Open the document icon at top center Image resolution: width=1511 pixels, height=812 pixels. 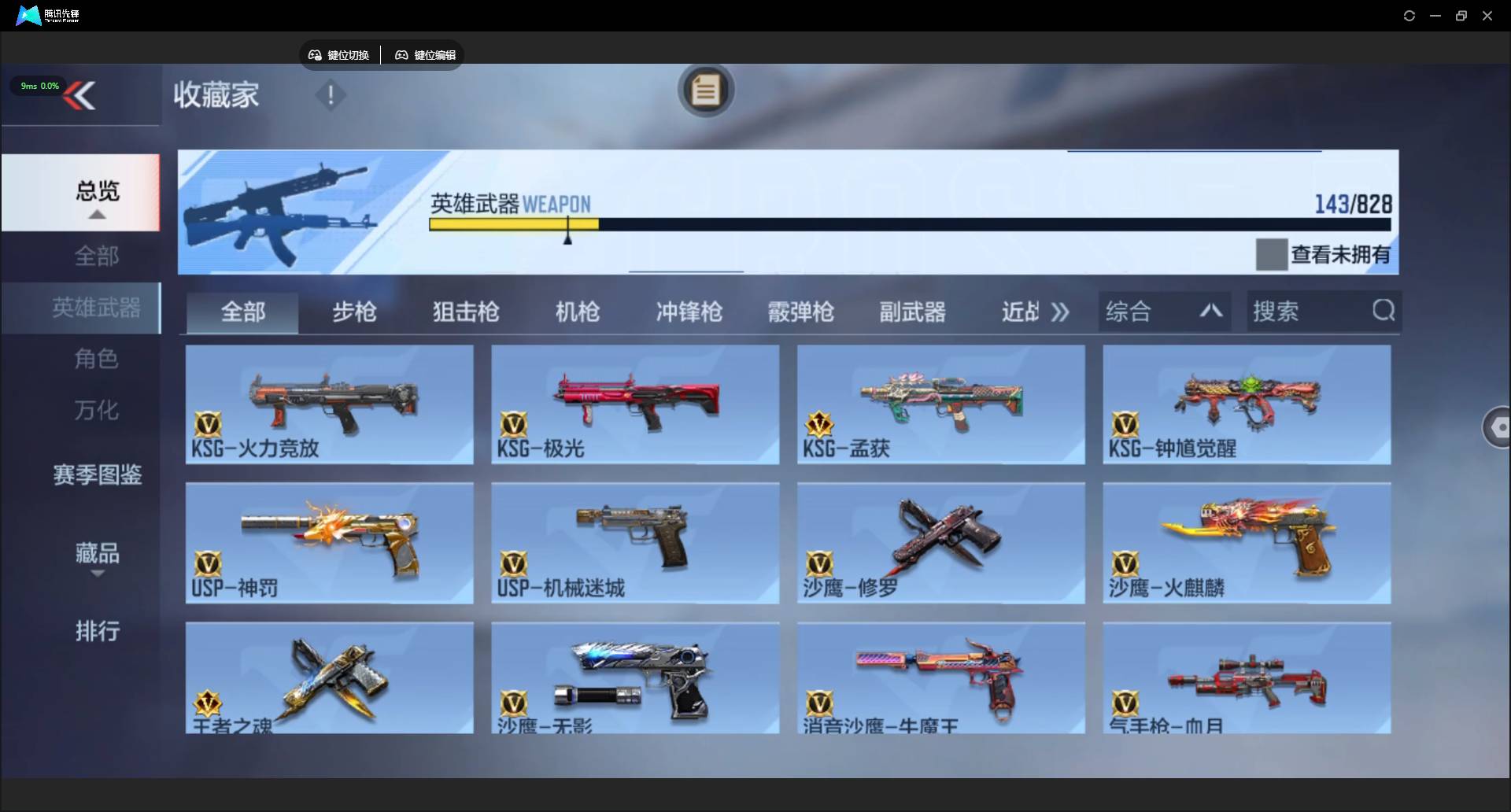point(705,90)
